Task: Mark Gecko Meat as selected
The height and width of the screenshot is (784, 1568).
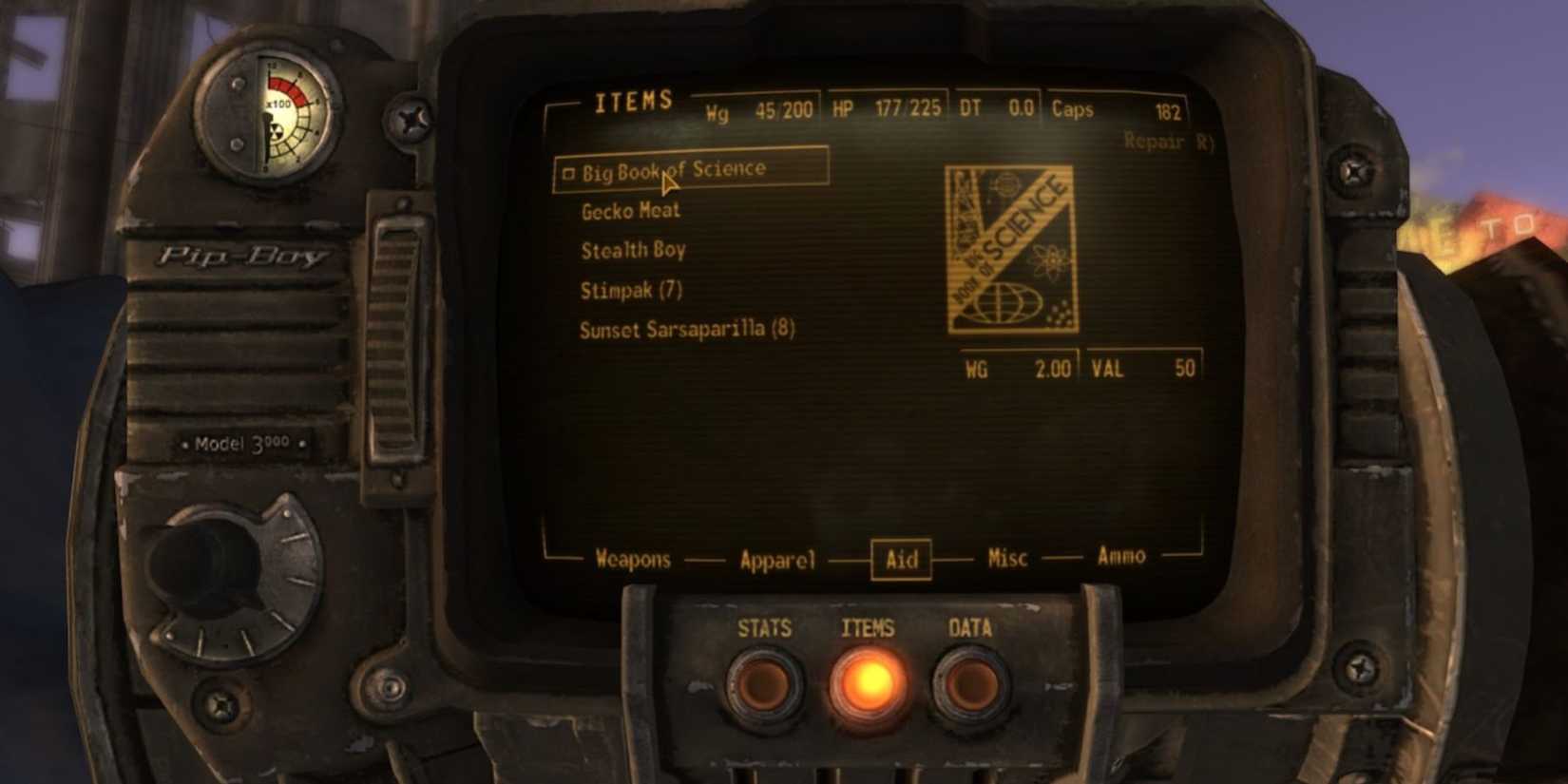Action: (630, 210)
